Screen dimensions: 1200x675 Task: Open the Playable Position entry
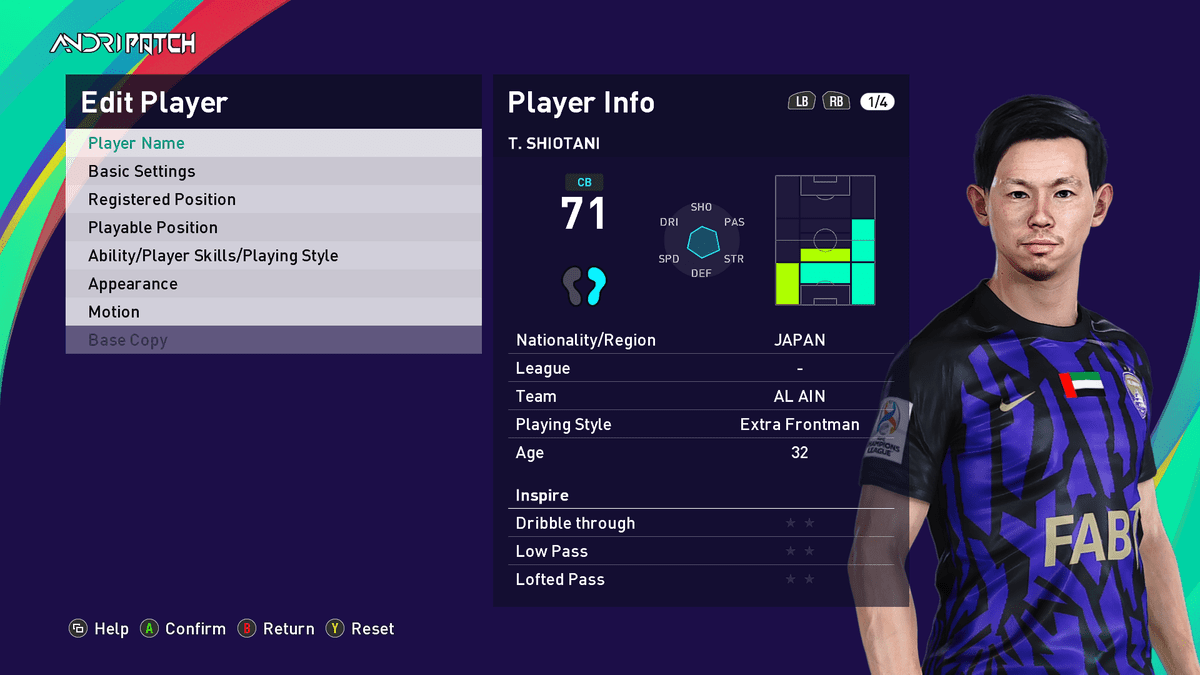(273, 227)
